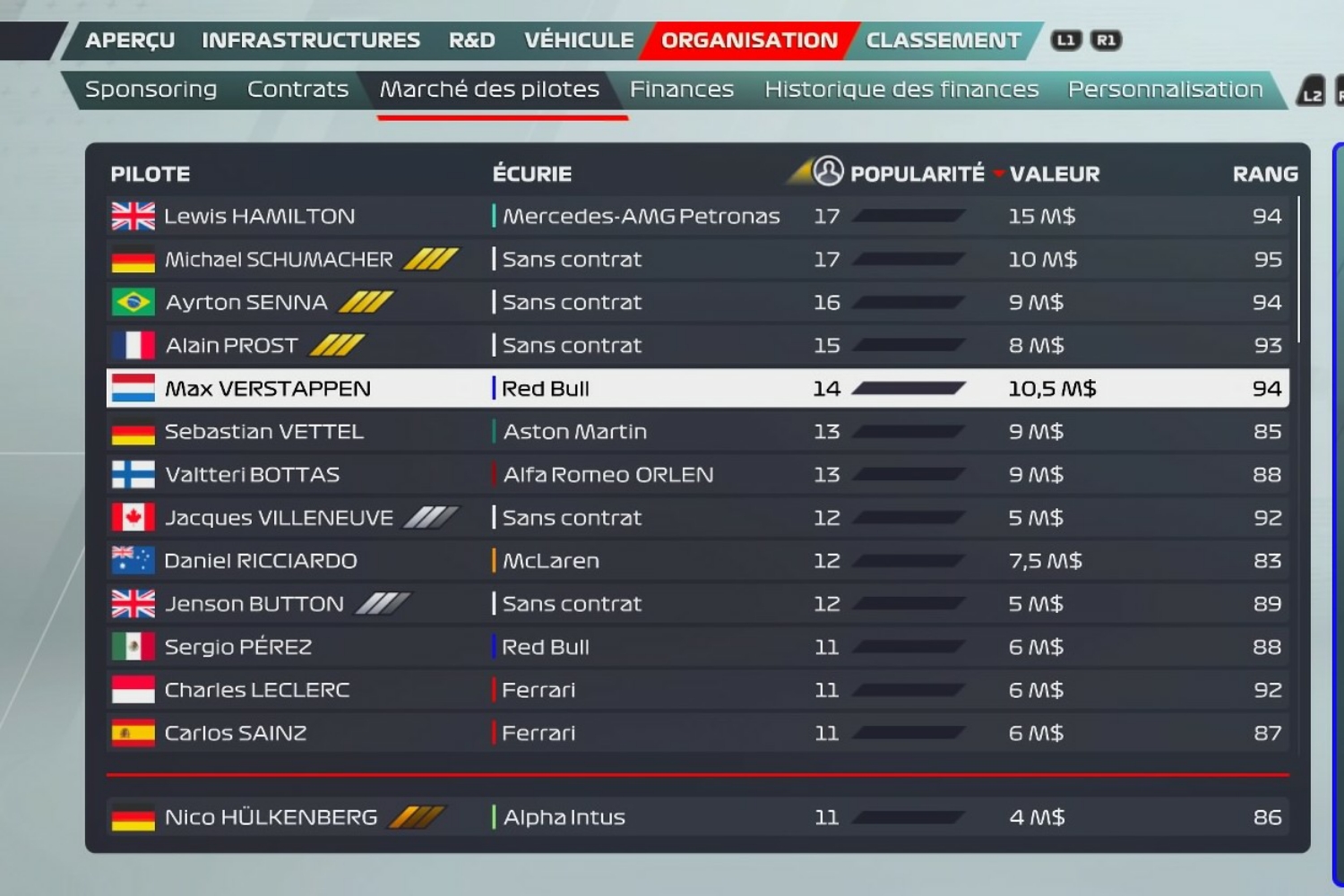Choose Michael Schumacher from the driver list
The image size is (1344, 896).
click(278, 260)
